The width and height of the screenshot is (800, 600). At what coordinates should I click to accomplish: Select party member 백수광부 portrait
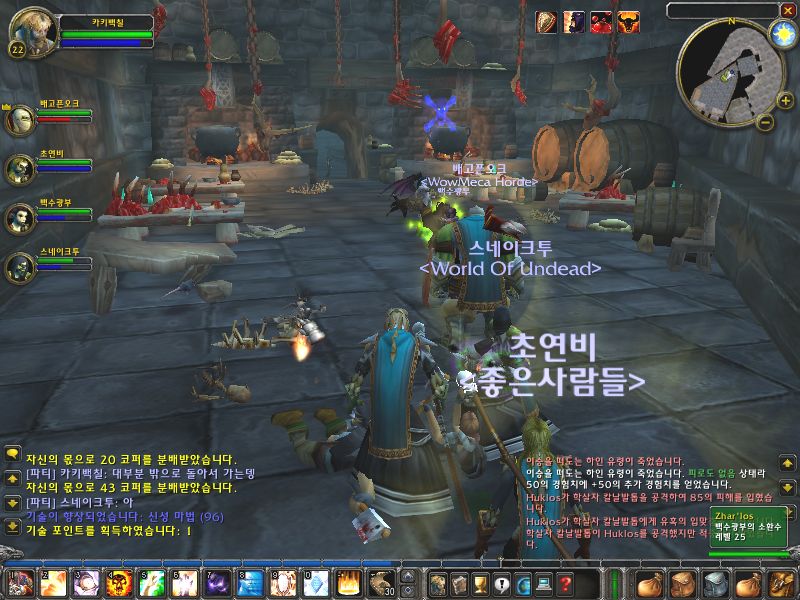coord(20,218)
